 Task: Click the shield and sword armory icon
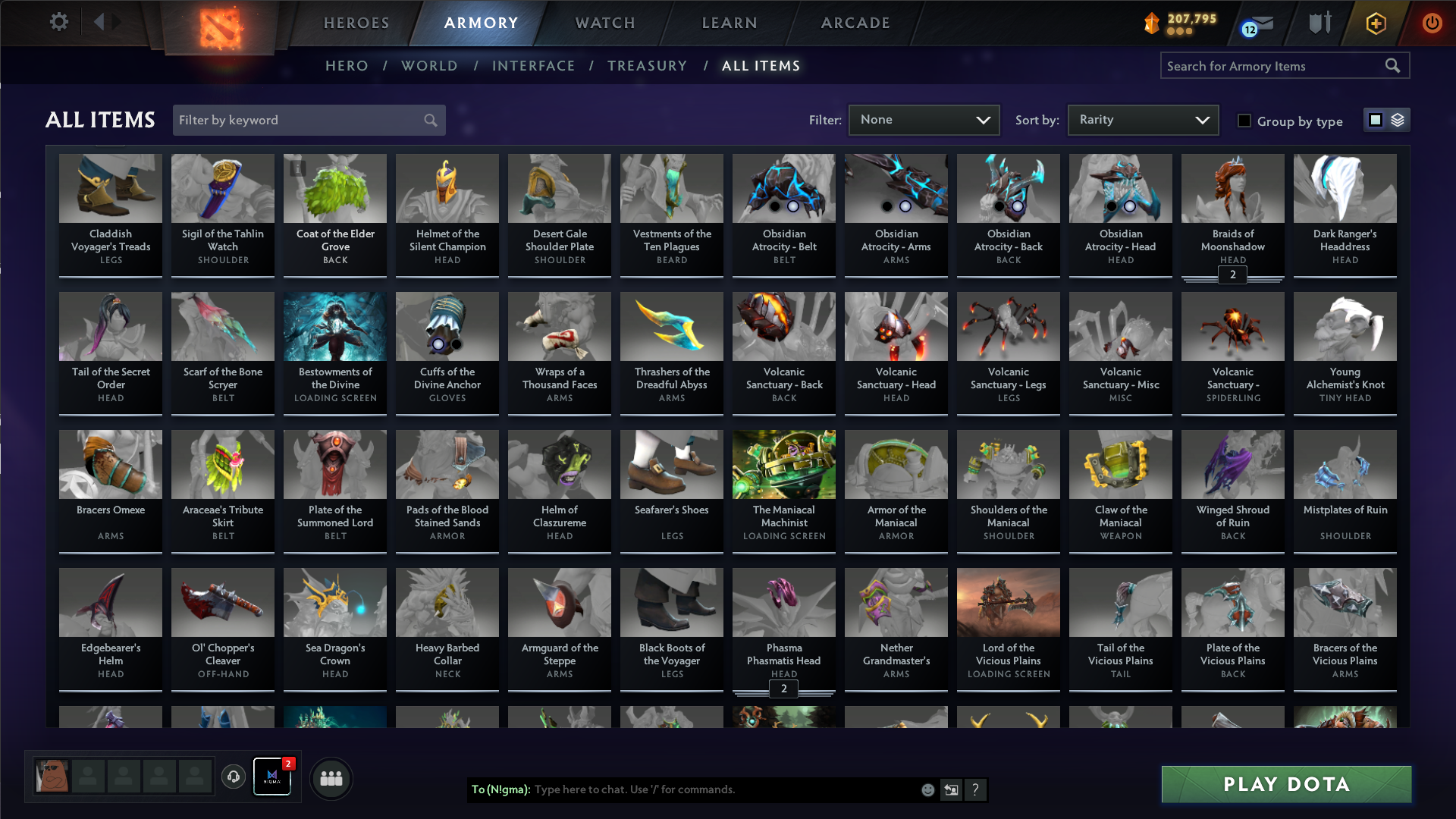coord(1318,23)
